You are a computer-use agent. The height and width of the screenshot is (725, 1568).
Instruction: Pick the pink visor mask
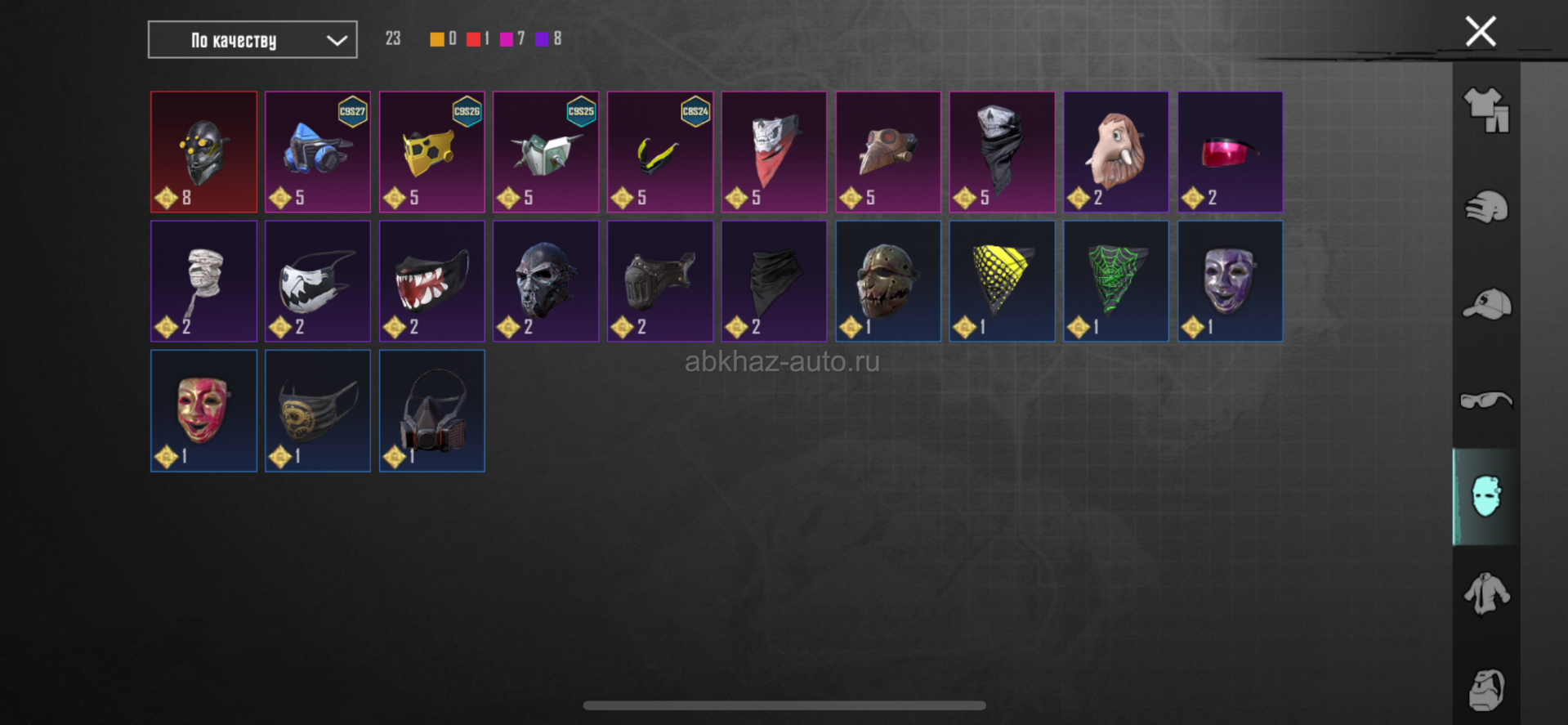click(x=1231, y=152)
